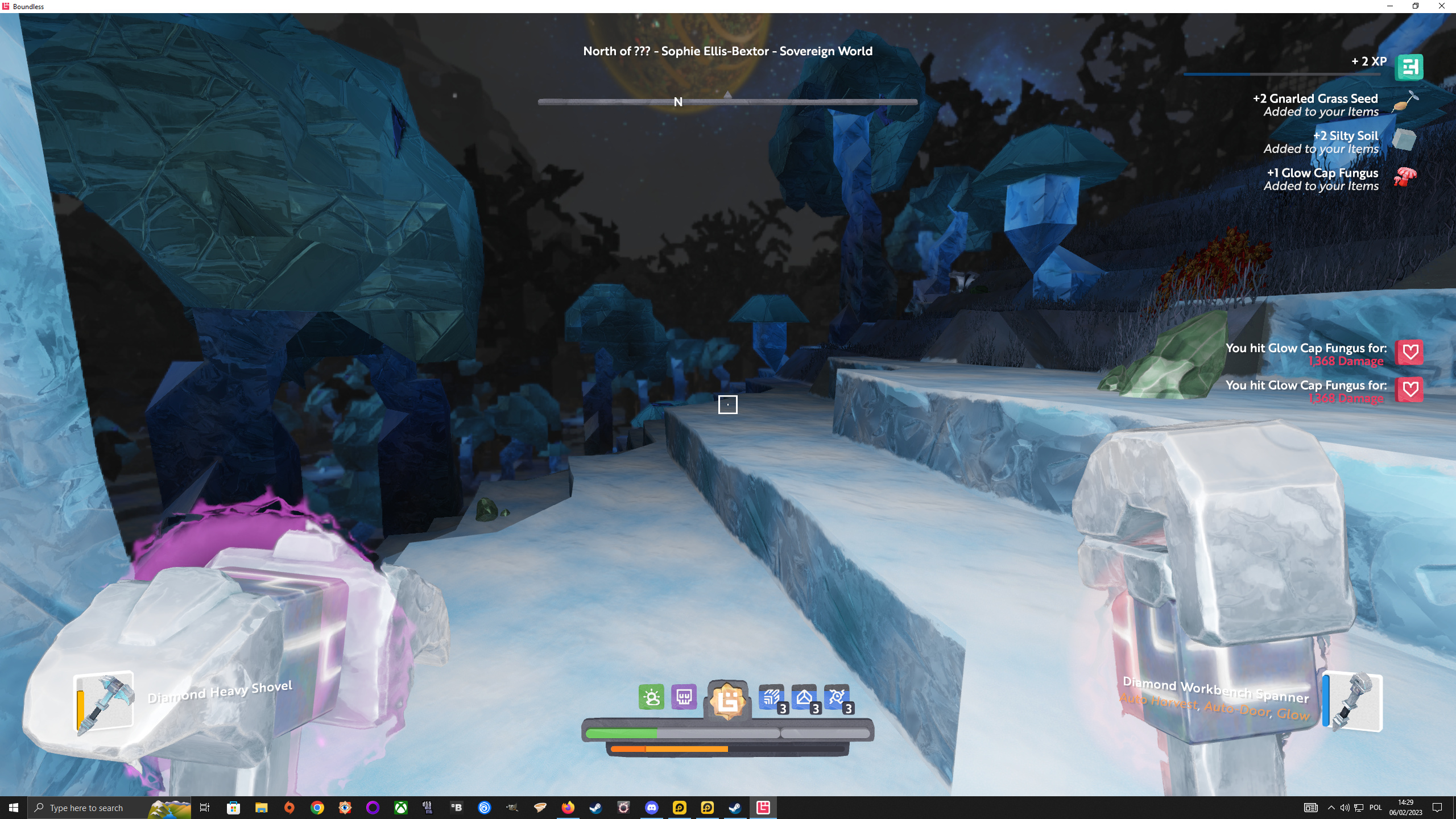Image resolution: width=1456 pixels, height=819 pixels.
Task: Click the blue house-shaped buff icon
Action: pyautogui.click(x=804, y=697)
